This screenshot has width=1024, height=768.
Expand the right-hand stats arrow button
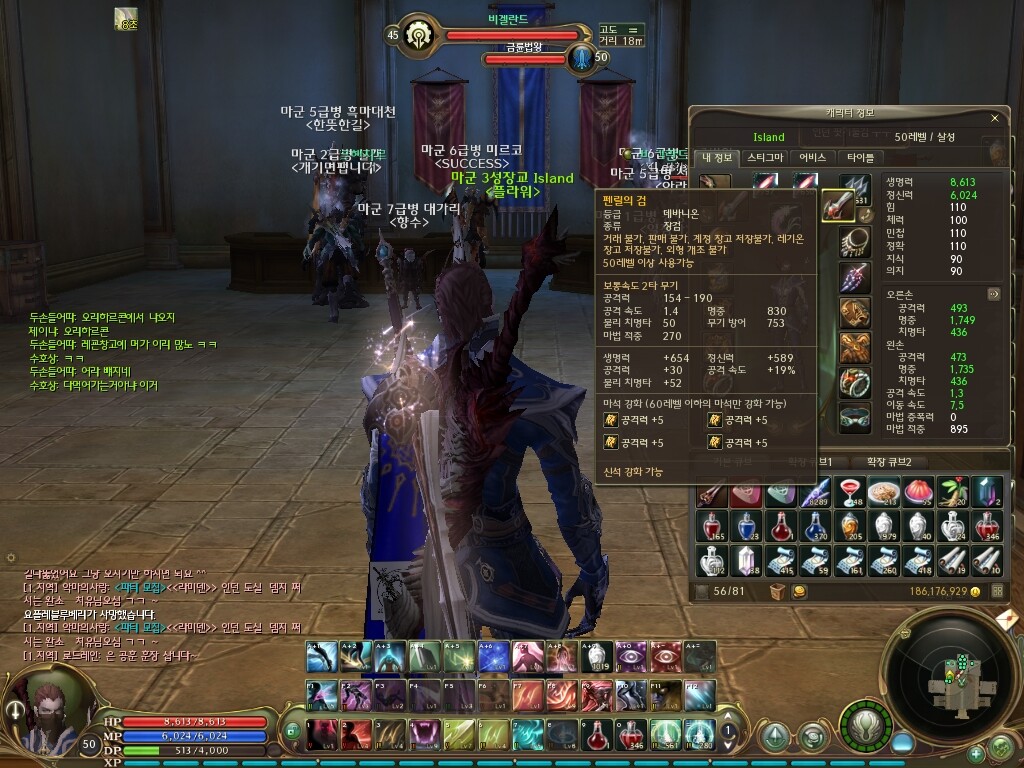993,294
